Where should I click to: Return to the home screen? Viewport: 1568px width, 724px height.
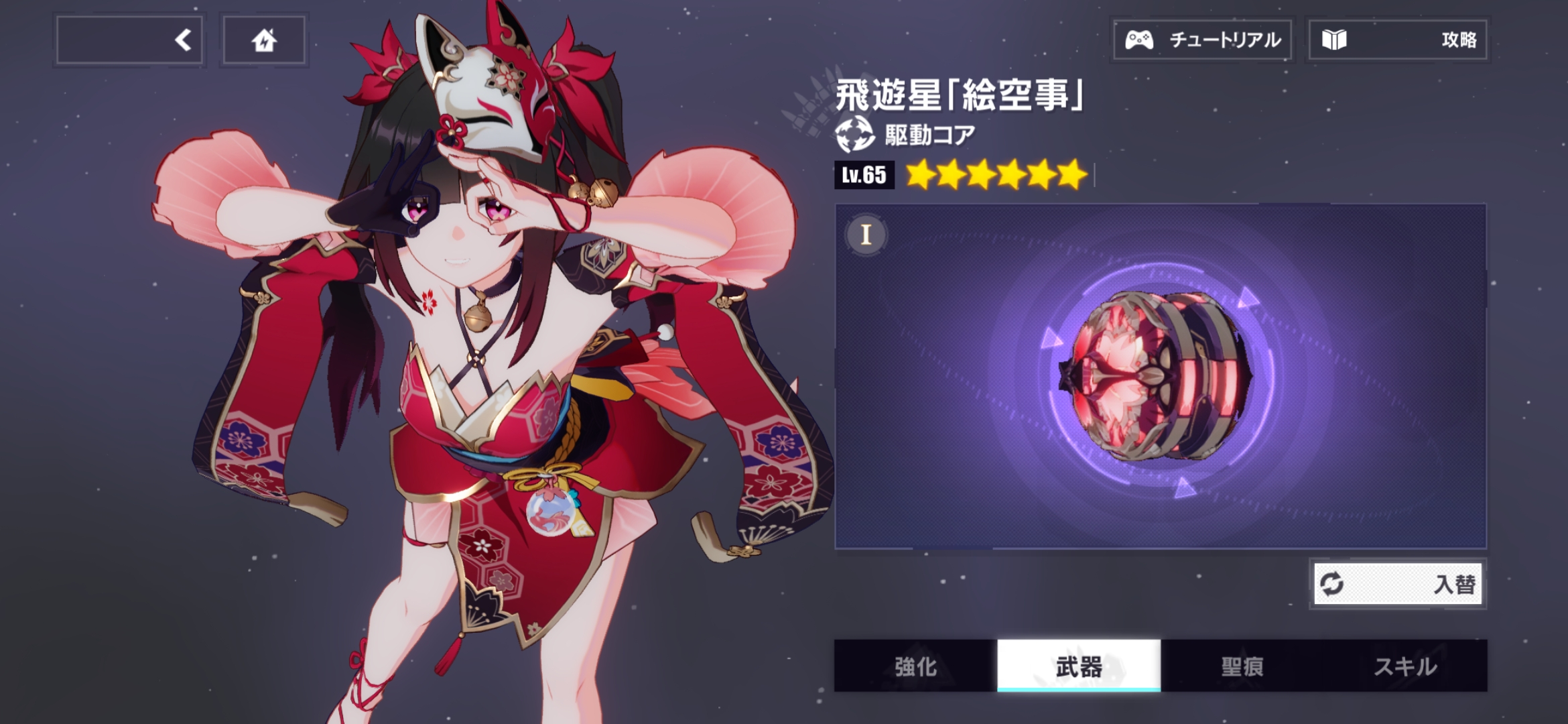tap(264, 40)
